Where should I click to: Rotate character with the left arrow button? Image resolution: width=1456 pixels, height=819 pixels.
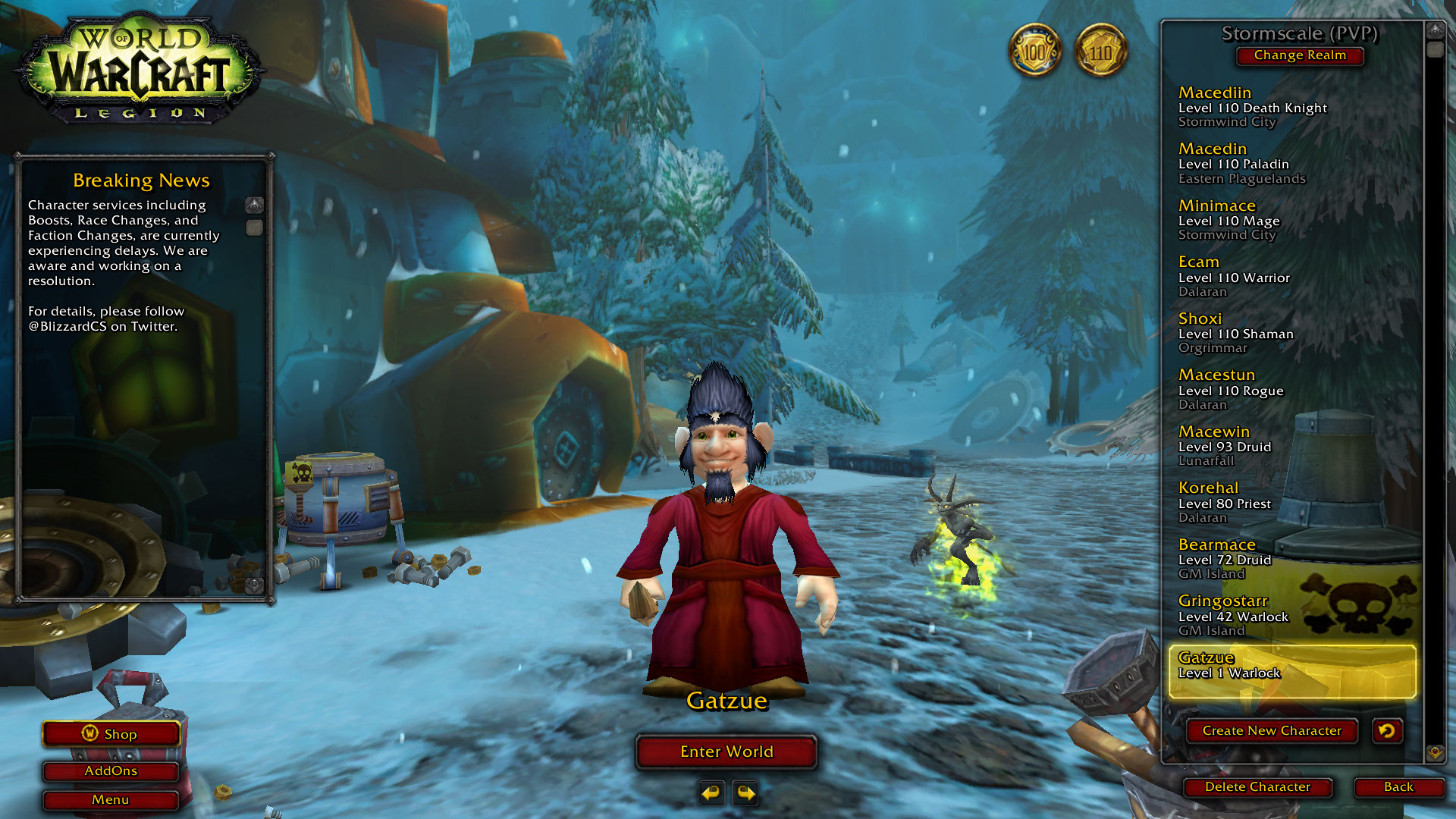pyautogui.click(x=711, y=793)
